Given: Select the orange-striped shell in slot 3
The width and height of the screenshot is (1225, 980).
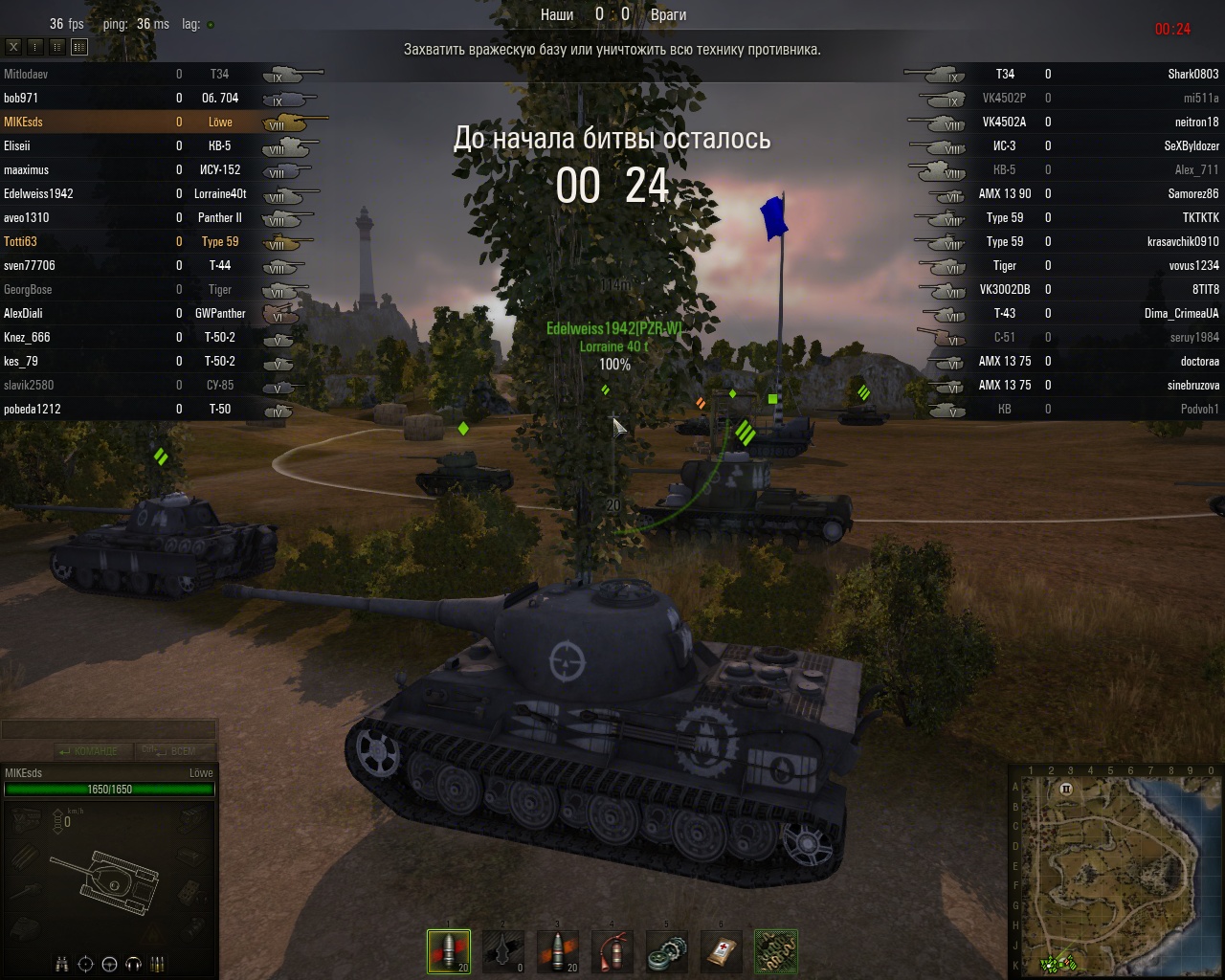Looking at the screenshot, I should (558, 951).
